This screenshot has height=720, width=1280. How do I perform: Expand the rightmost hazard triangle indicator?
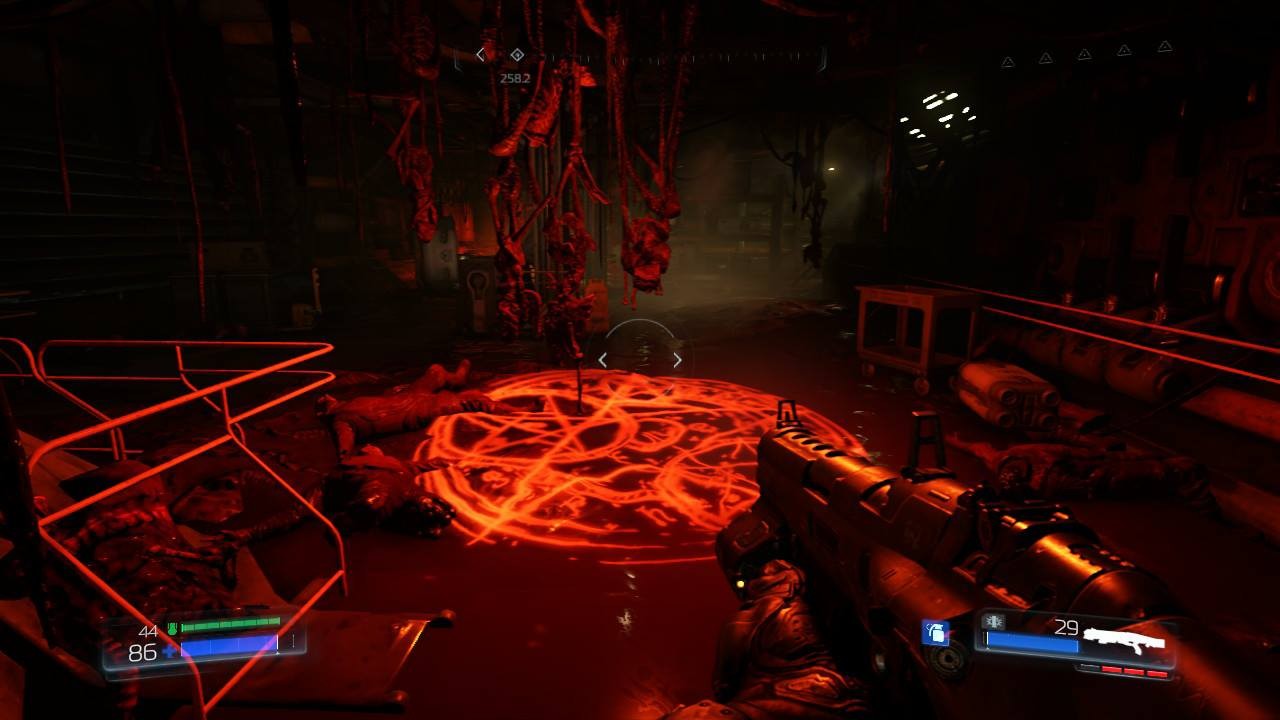(1162, 46)
